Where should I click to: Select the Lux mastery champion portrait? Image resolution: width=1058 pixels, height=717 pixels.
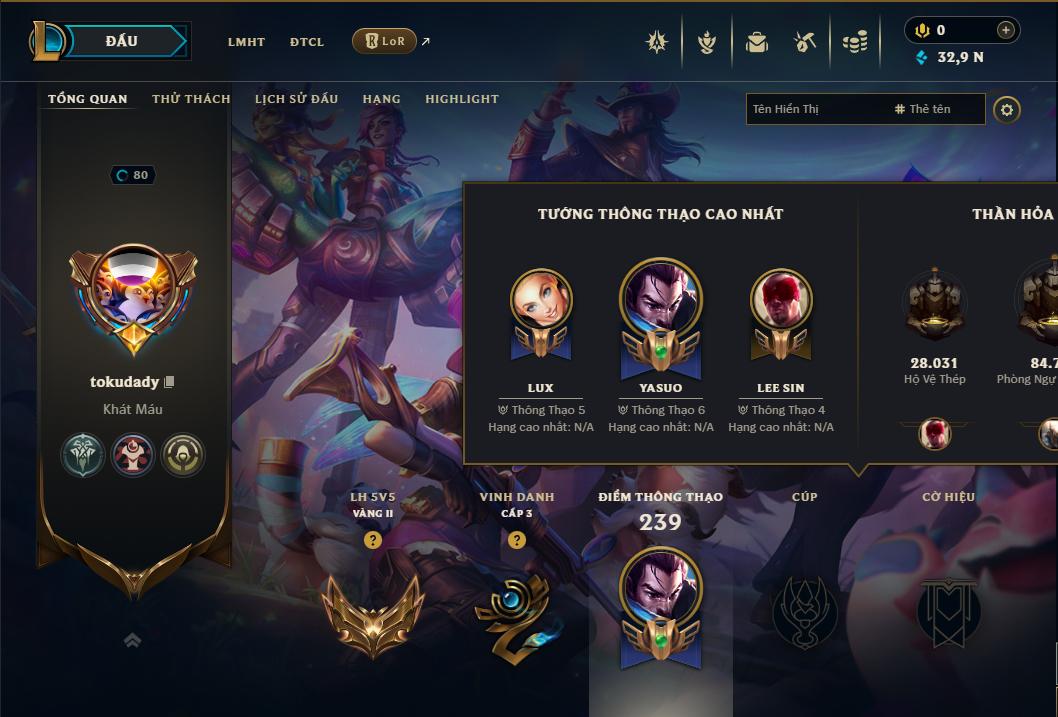click(x=541, y=299)
